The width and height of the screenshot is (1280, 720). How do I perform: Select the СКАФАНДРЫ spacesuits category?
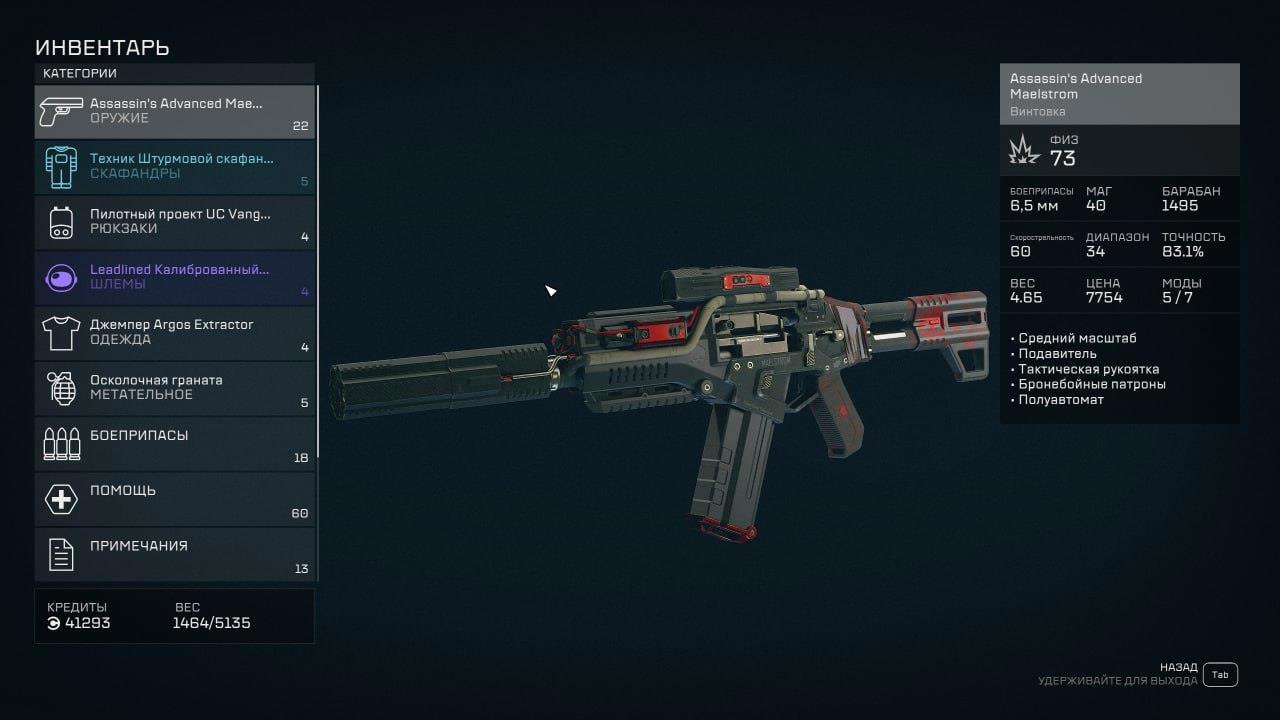(175, 166)
